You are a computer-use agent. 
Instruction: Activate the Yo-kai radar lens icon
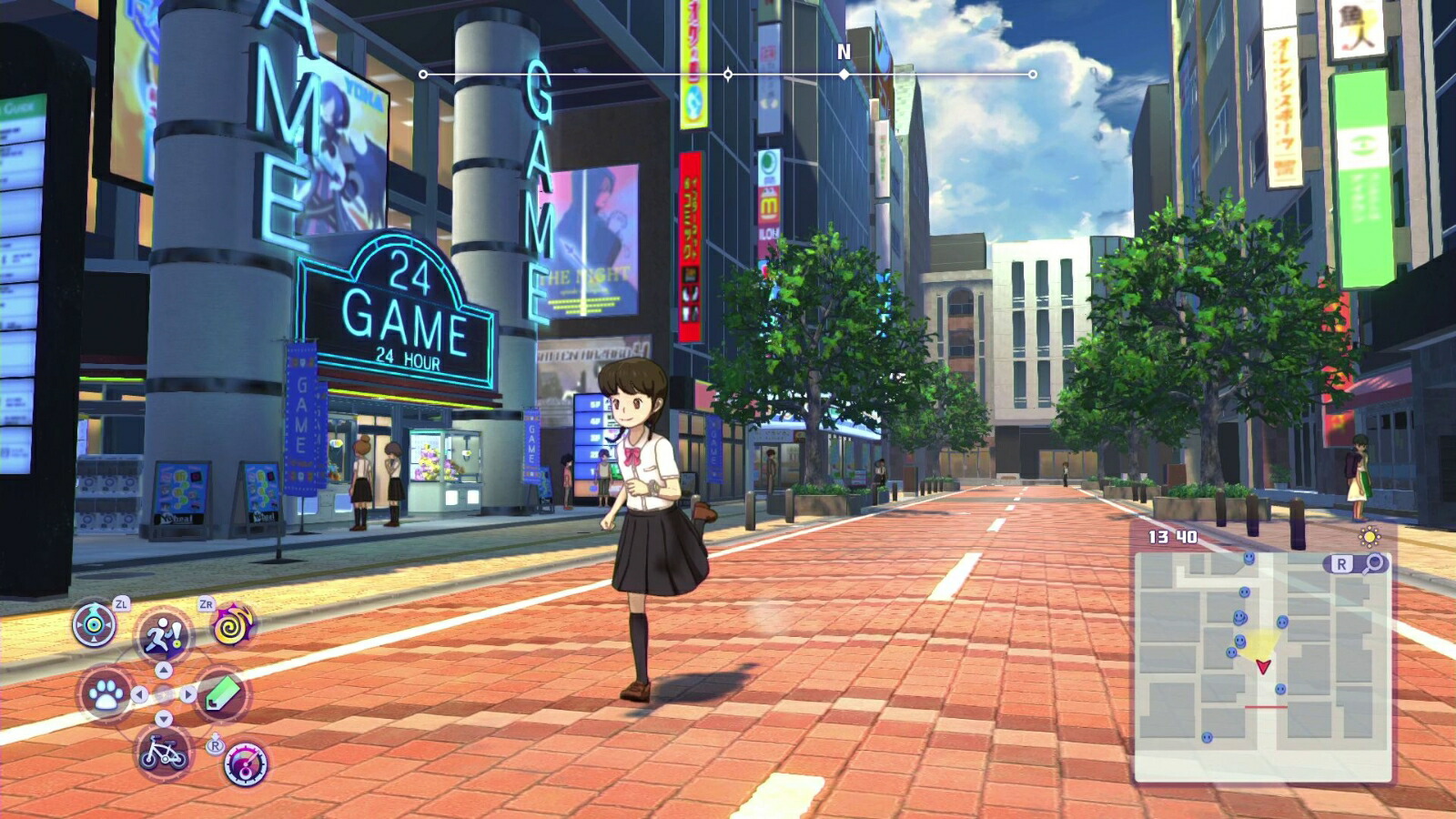[94, 625]
